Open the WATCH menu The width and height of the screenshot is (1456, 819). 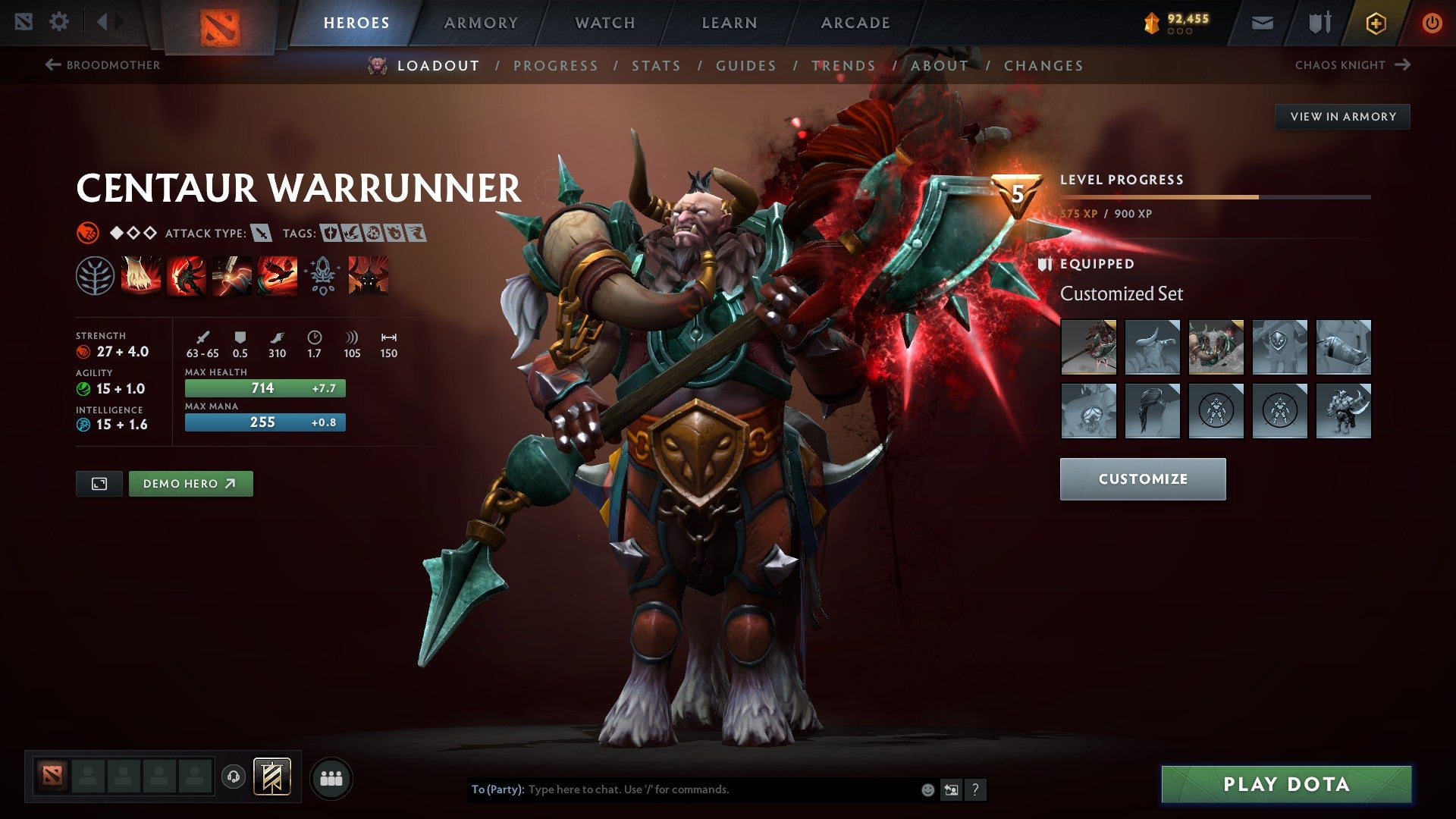606,22
